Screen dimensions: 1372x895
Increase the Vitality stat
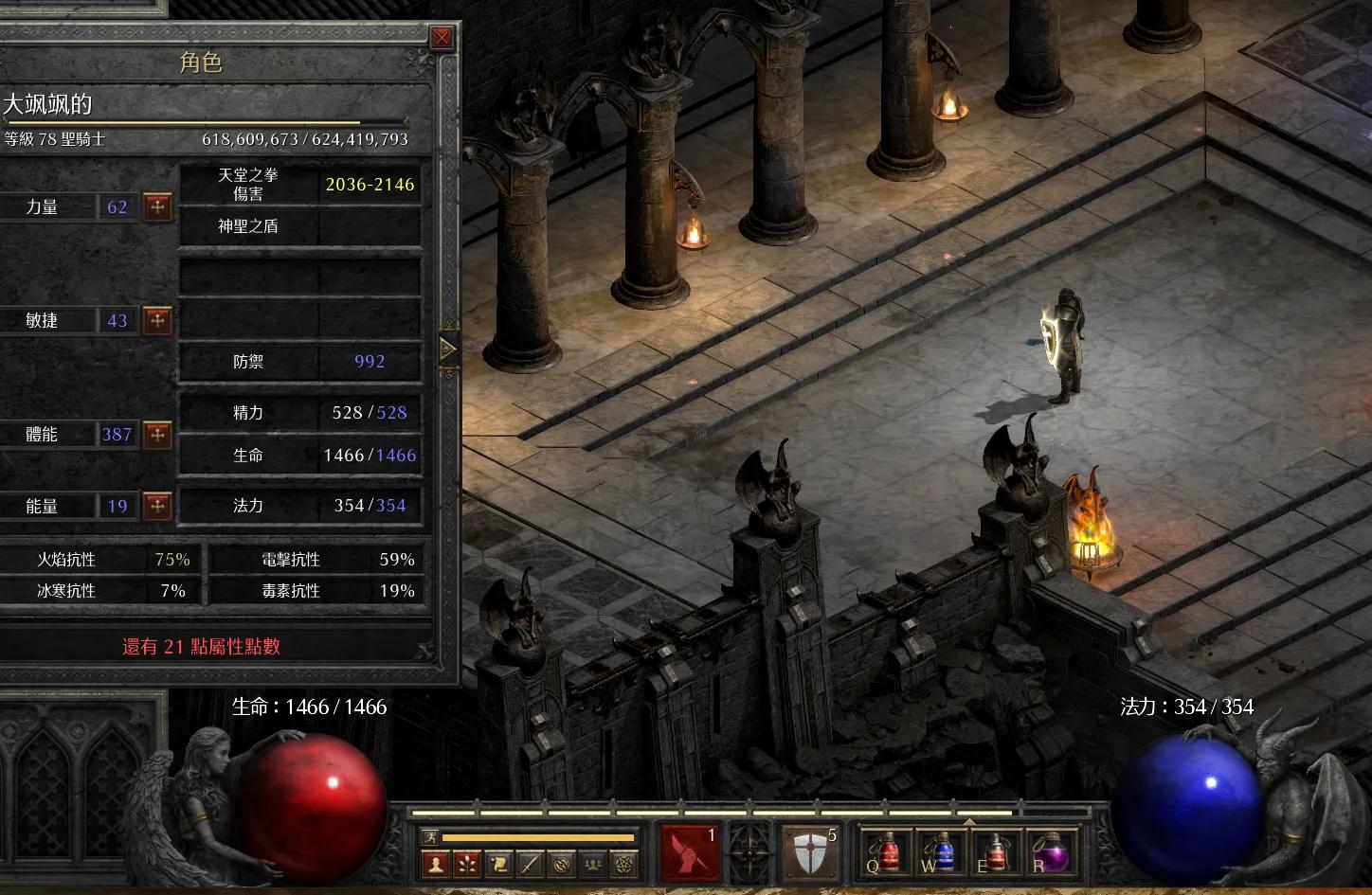(157, 435)
